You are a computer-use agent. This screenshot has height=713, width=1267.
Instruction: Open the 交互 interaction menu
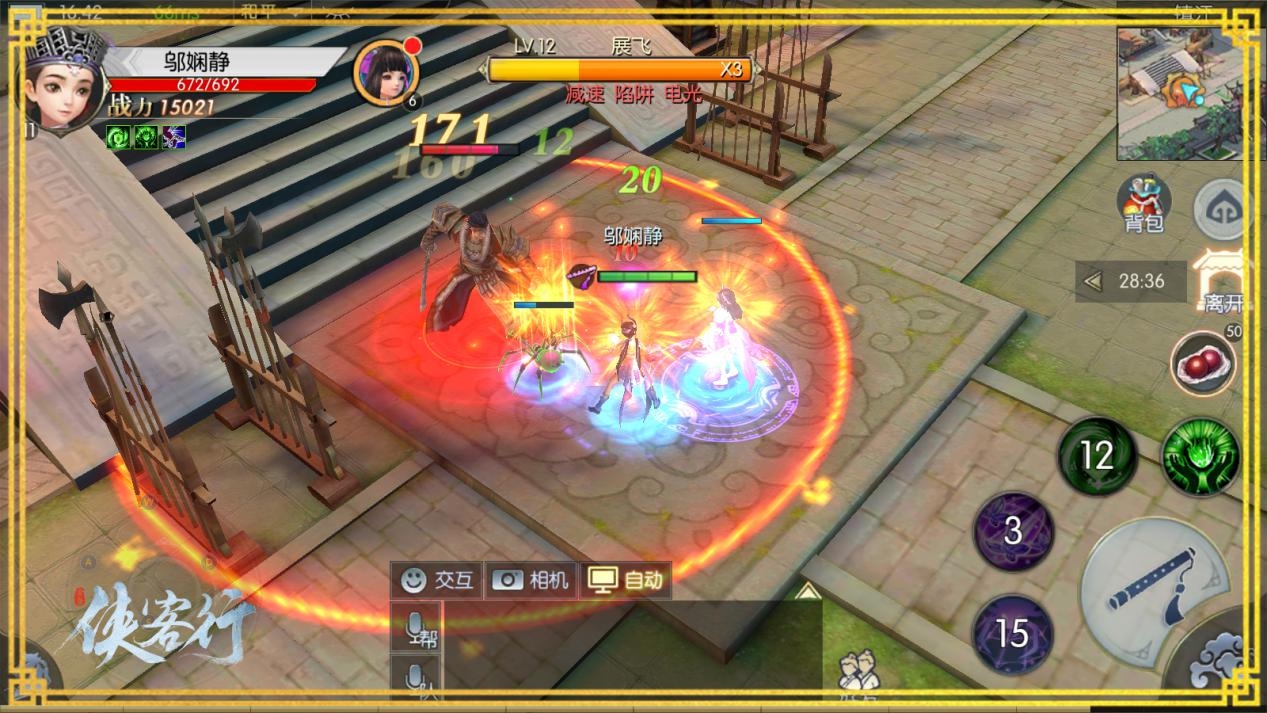tap(437, 580)
